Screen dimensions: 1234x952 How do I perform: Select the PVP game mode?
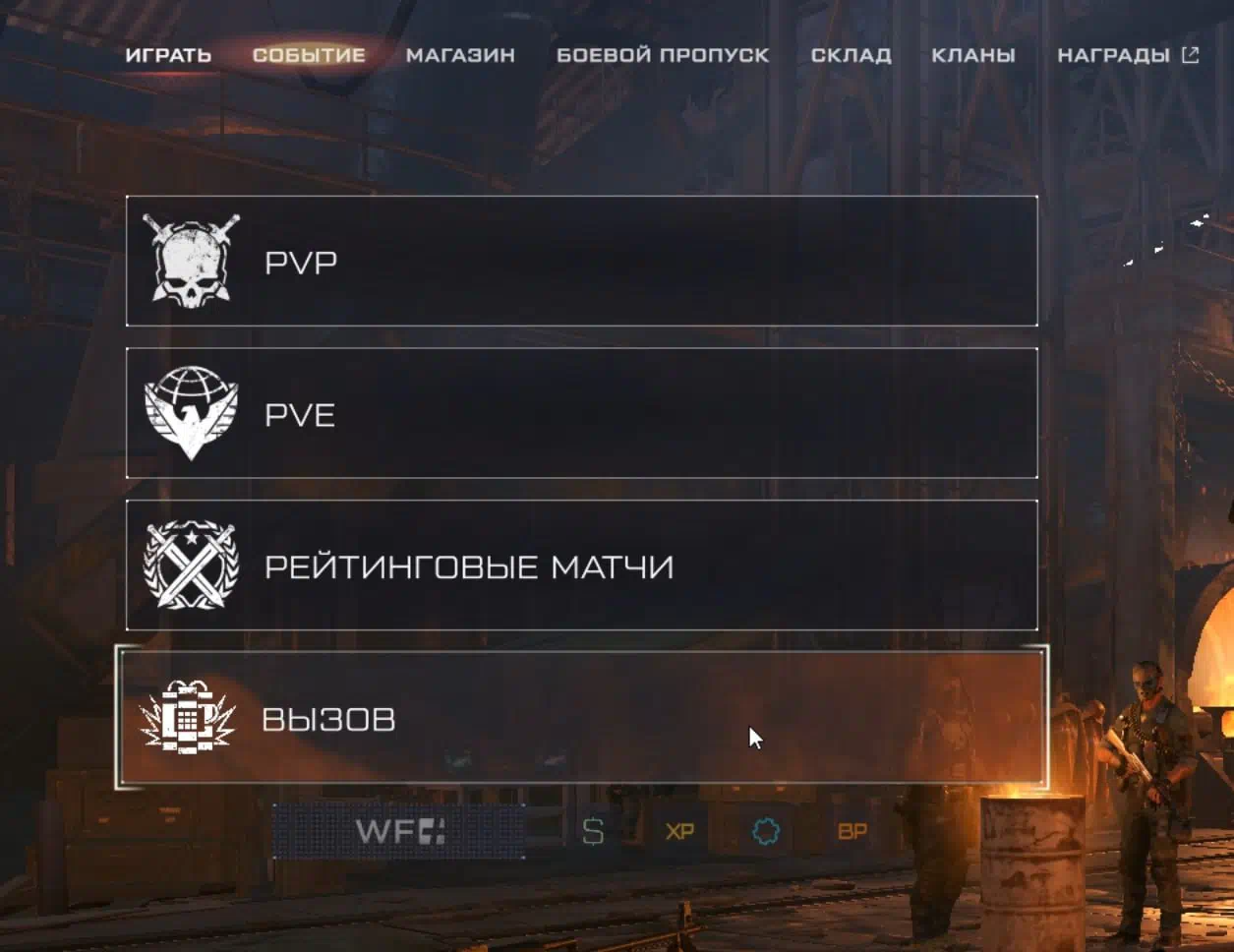(x=581, y=262)
